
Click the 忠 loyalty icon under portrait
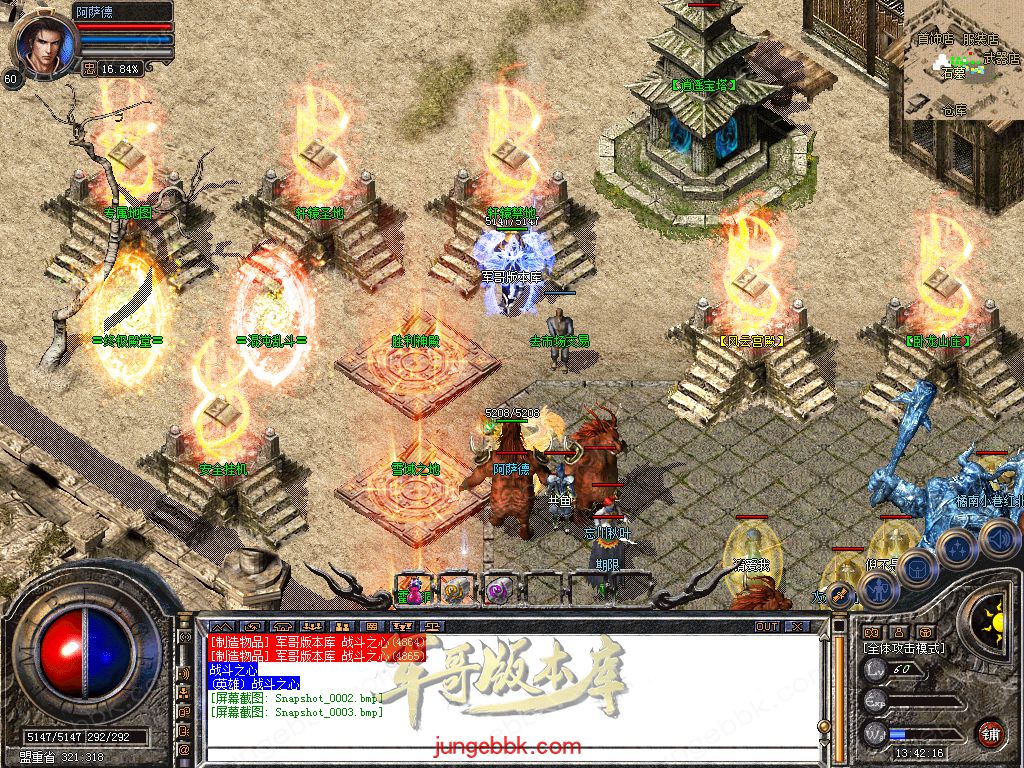coord(89,69)
